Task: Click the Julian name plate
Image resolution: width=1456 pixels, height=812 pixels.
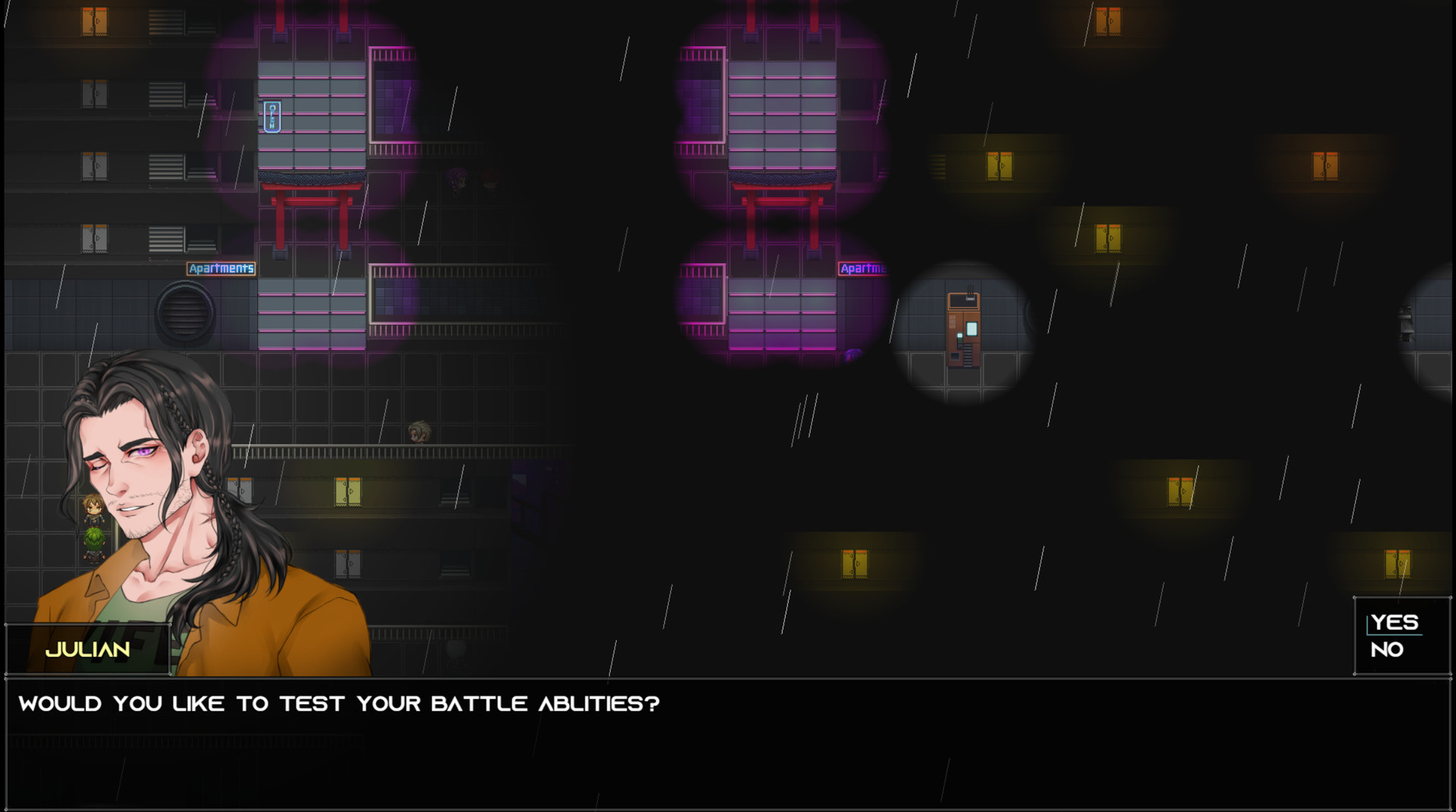Action: [87, 651]
